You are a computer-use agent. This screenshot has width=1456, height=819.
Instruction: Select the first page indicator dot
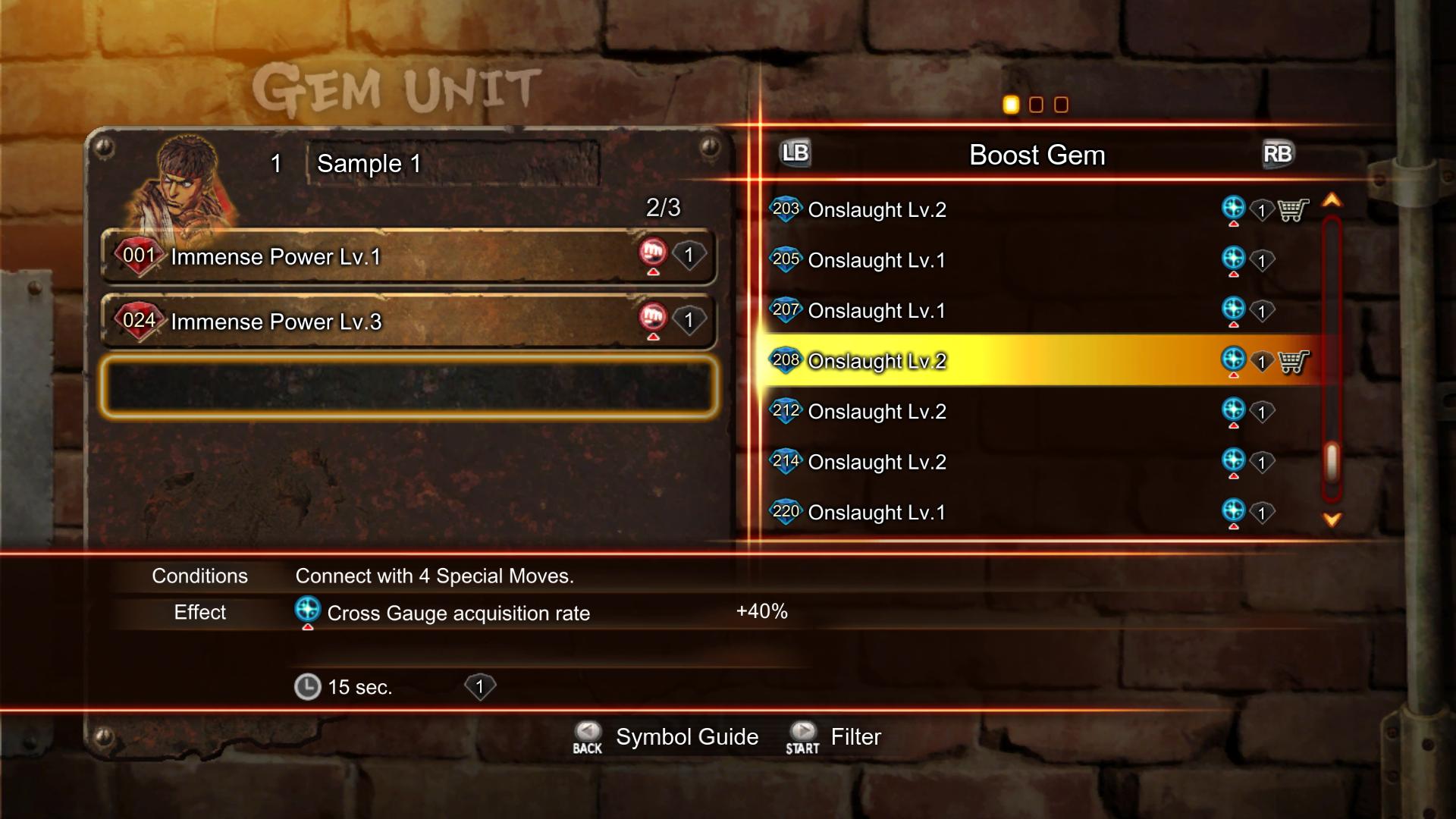1012,105
